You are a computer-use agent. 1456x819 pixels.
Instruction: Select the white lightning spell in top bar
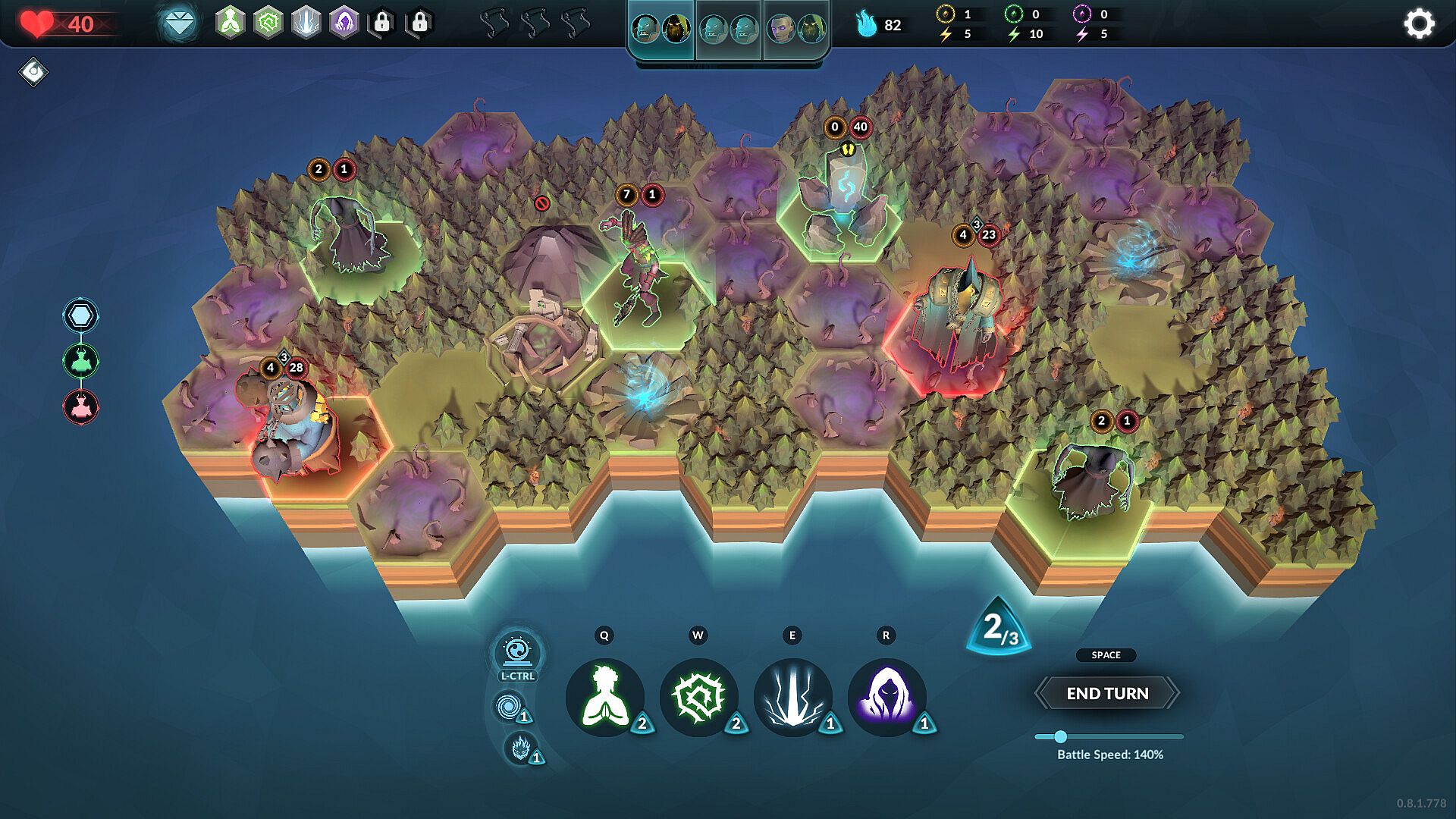306,24
